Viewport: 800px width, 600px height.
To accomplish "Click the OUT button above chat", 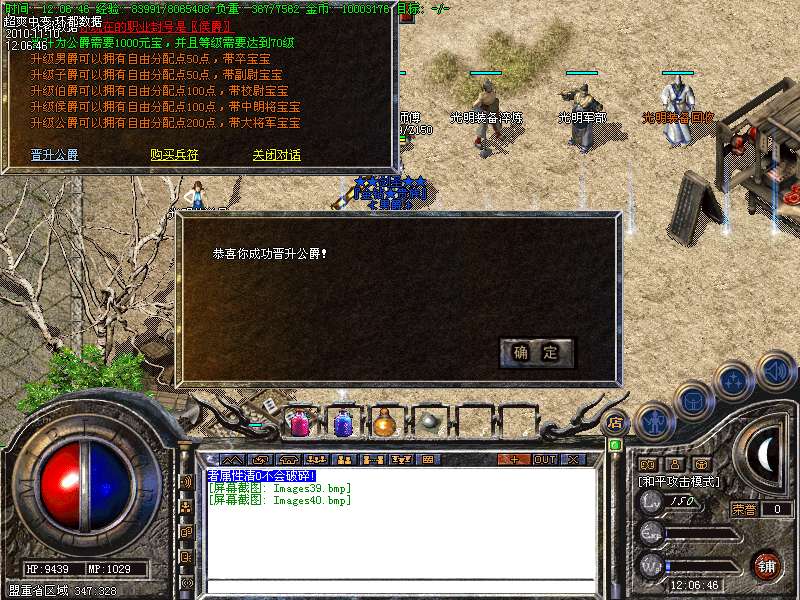I will (544, 459).
